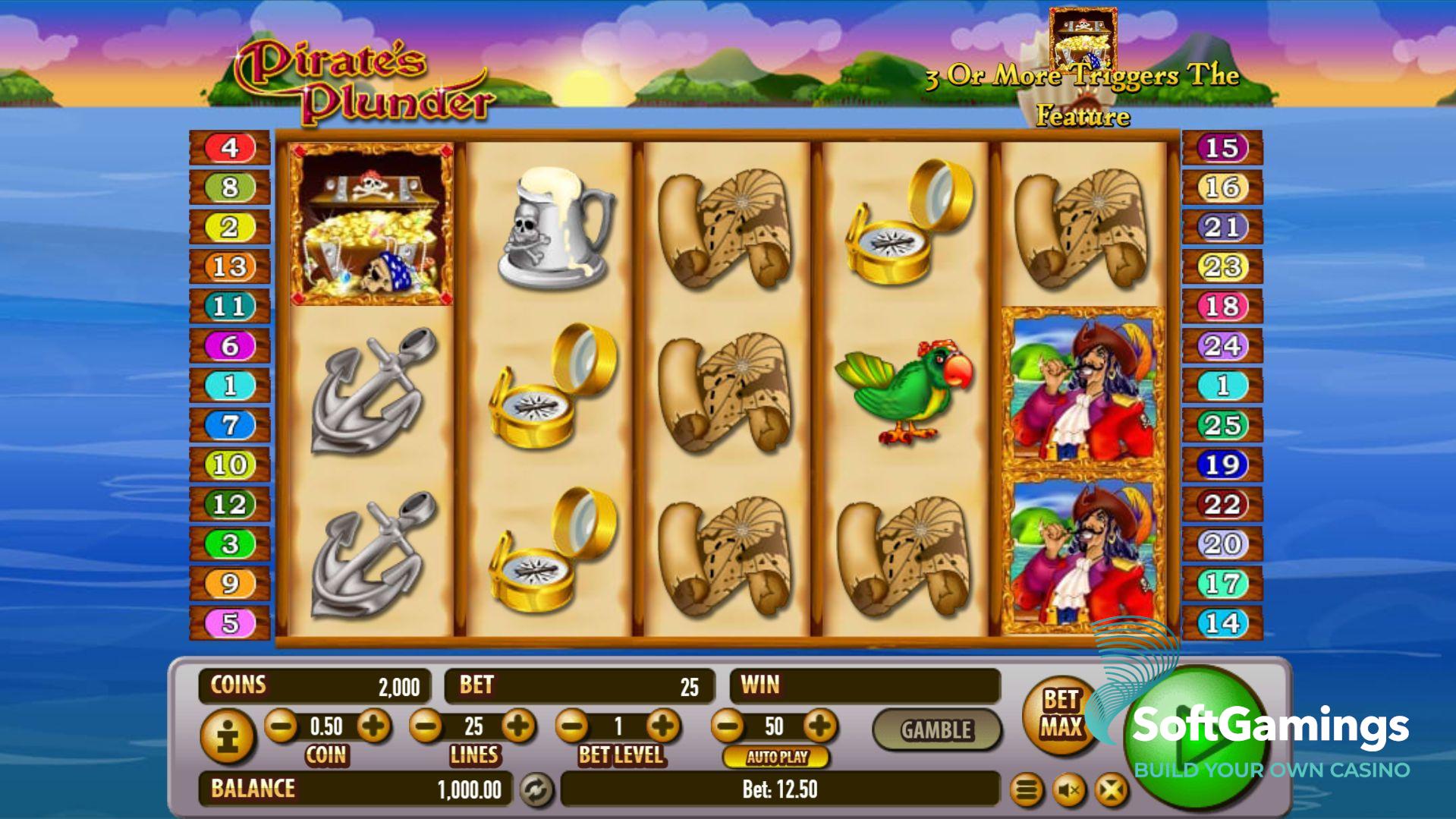Hit the Bet Max button

1061,713
